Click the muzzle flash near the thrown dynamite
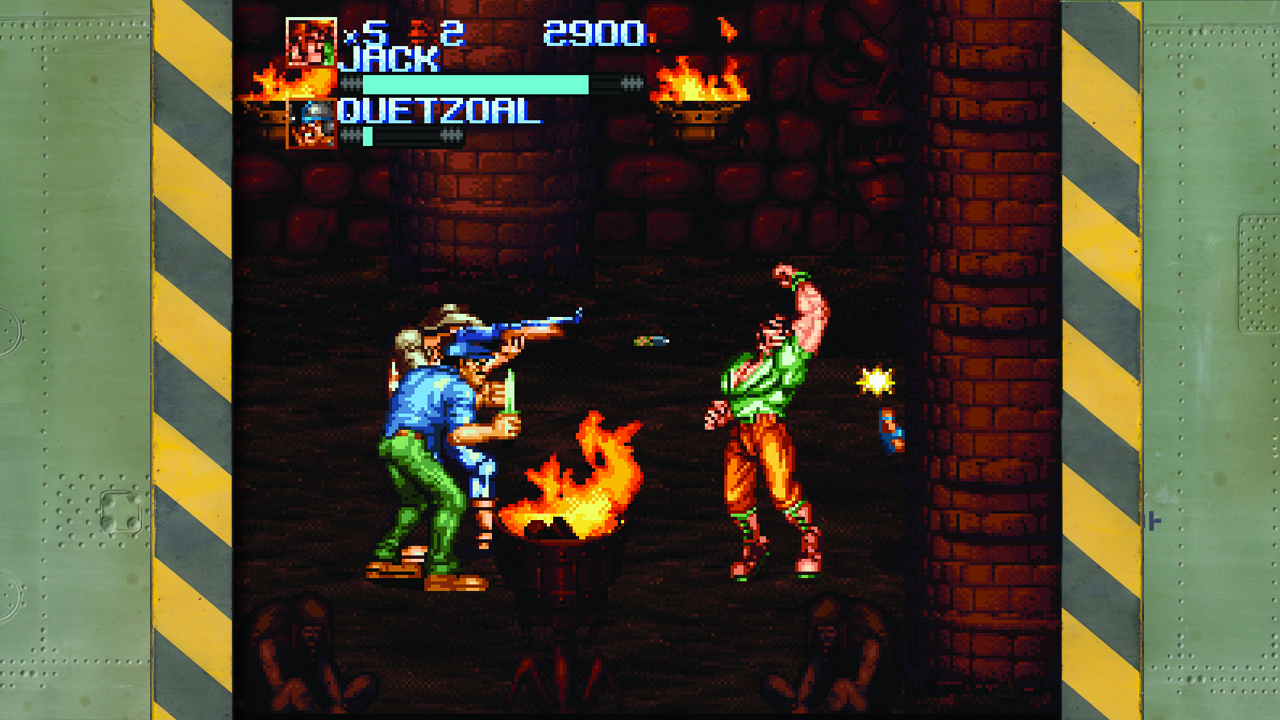 tap(877, 382)
